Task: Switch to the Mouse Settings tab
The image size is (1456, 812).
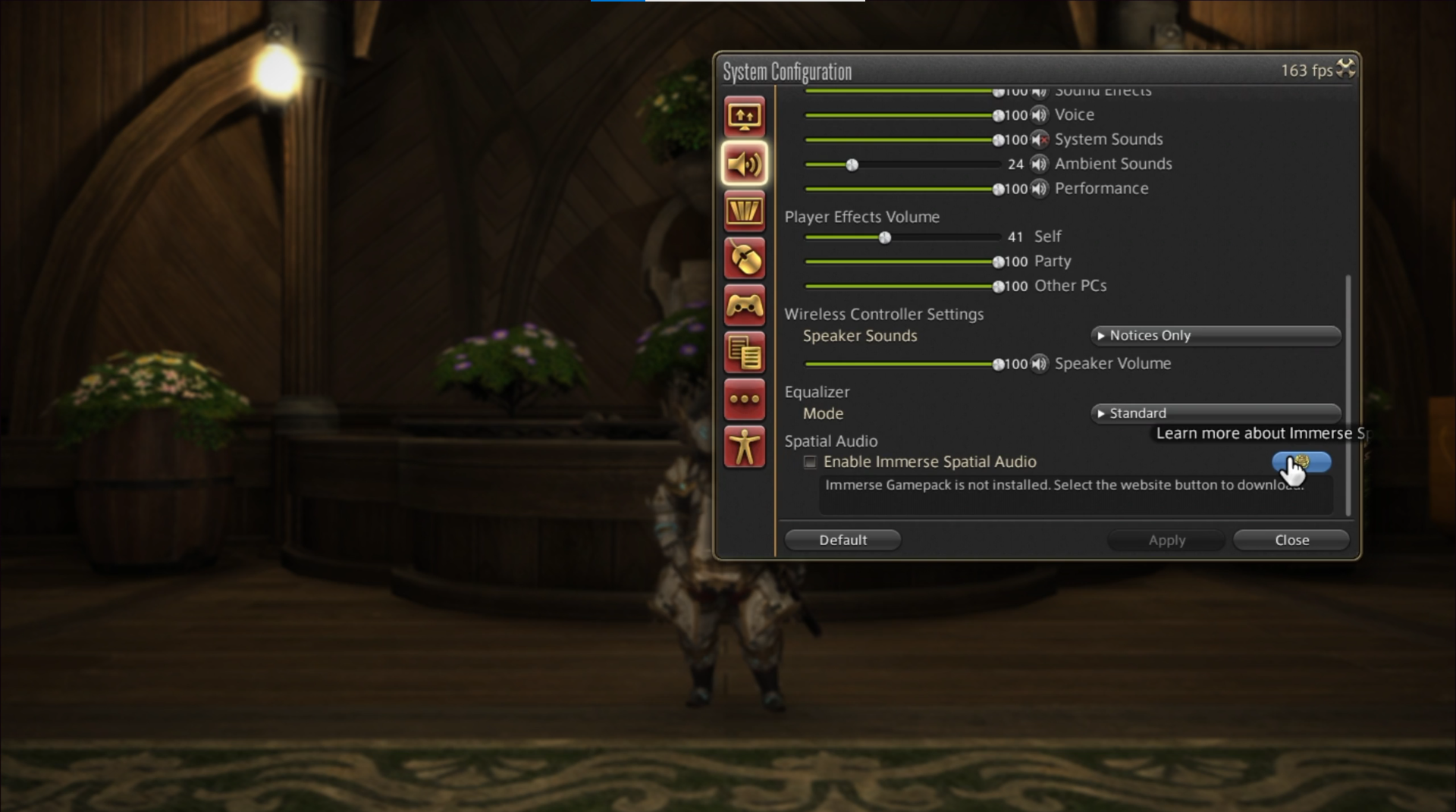Action: point(744,259)
